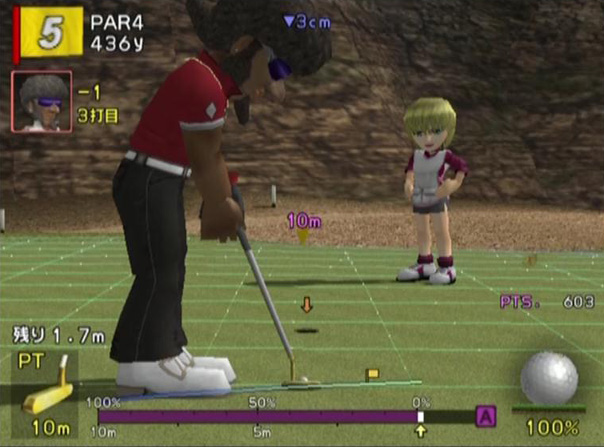
Task: Click the afro golfer player portrait
Action: point(42,101)
